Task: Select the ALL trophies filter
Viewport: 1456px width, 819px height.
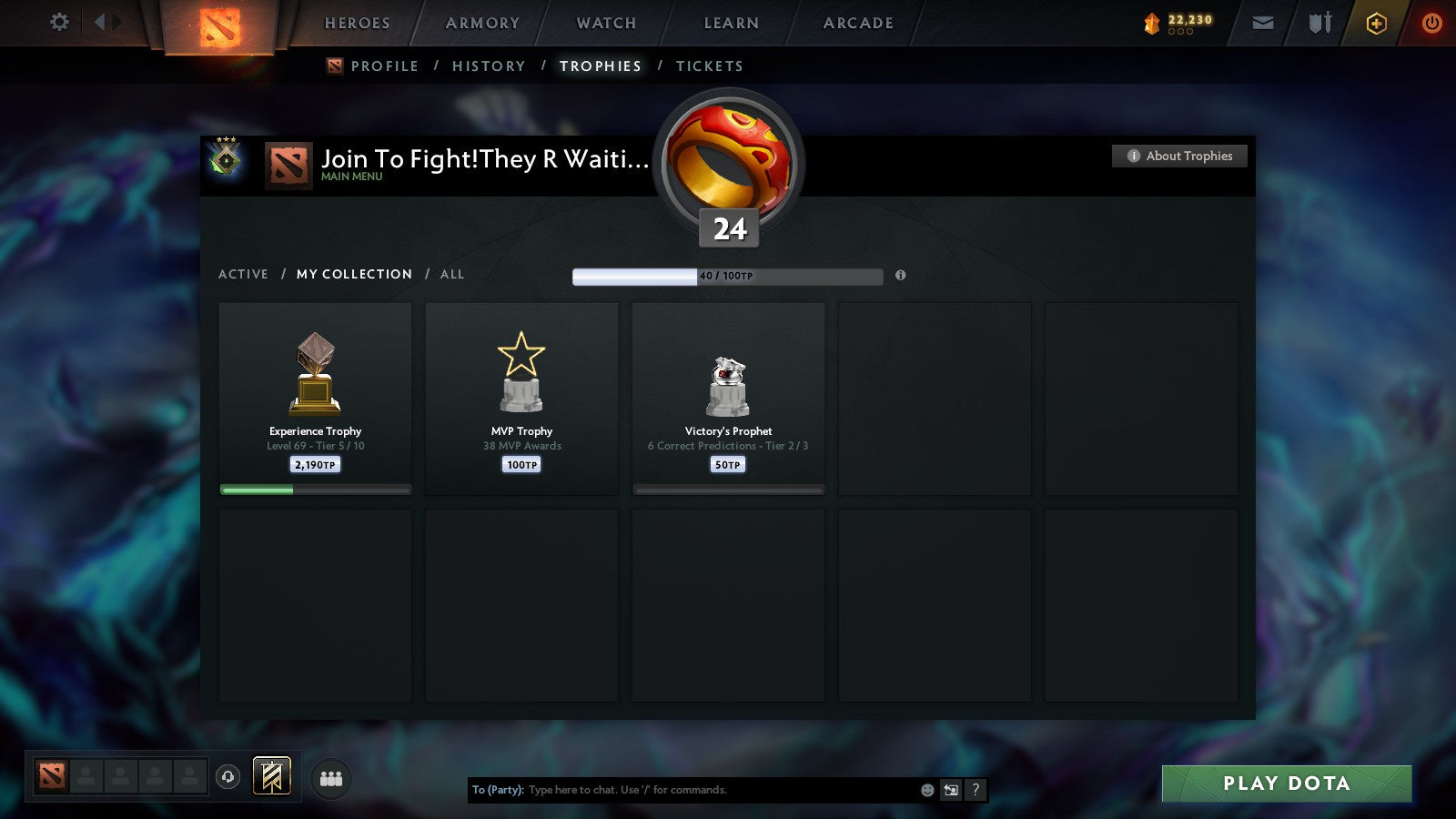Action: (452, 274)
